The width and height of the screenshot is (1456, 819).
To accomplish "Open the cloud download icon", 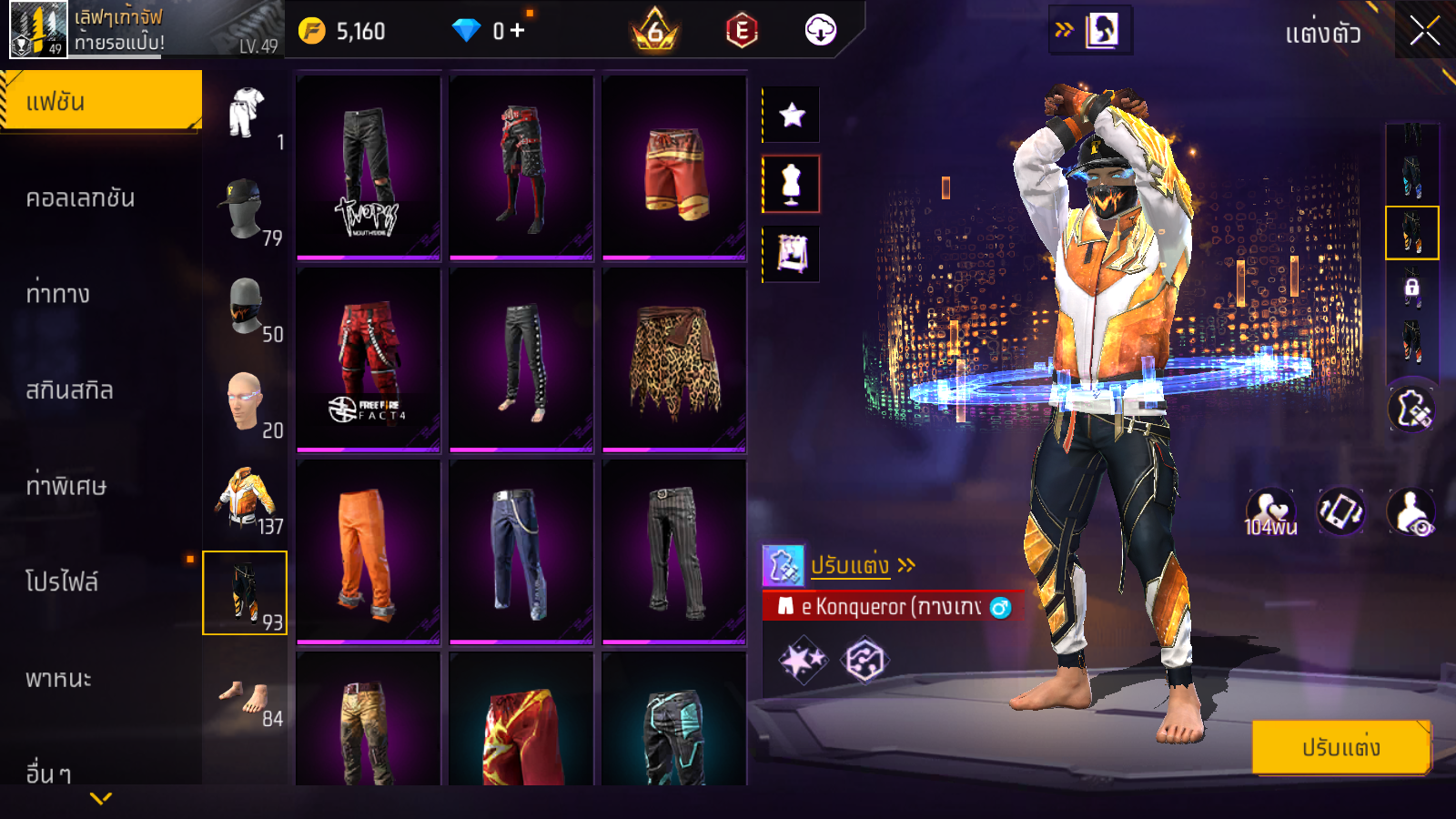I will tap(820, 31).
